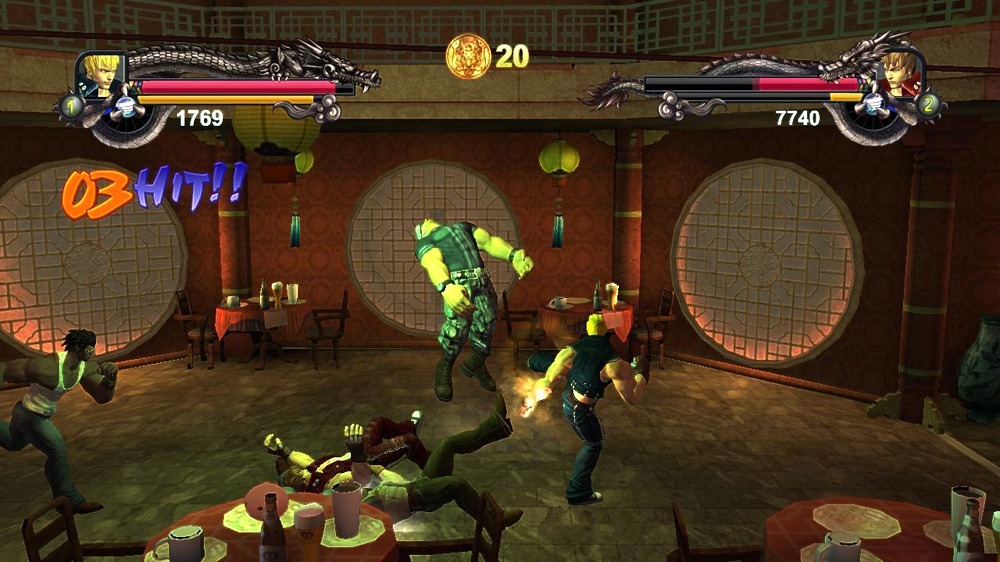The height and width of the screenshot is (562, 1000).
Task: Select the green player 2 number badge
Action: pyautogui.click(x=928, y=103)
